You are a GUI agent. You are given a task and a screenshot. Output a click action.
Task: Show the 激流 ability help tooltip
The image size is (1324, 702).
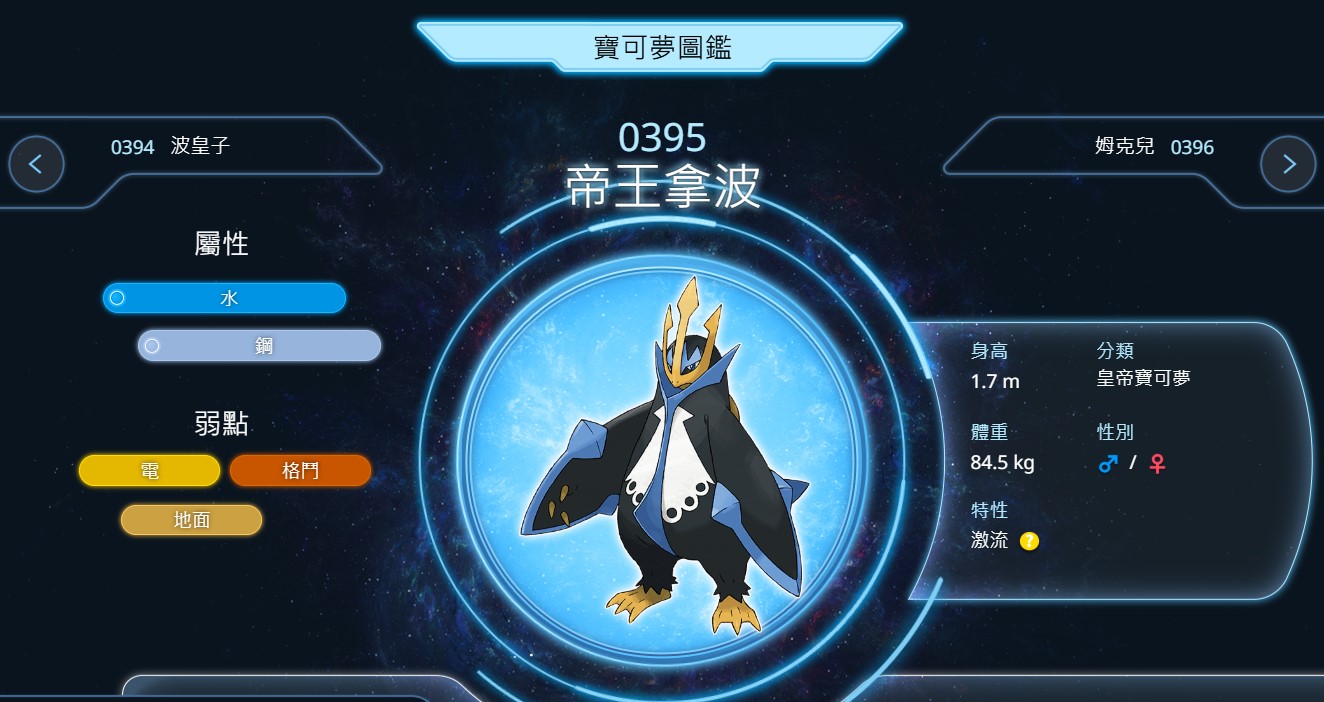pyautogui.click(x=1029, y=541)
